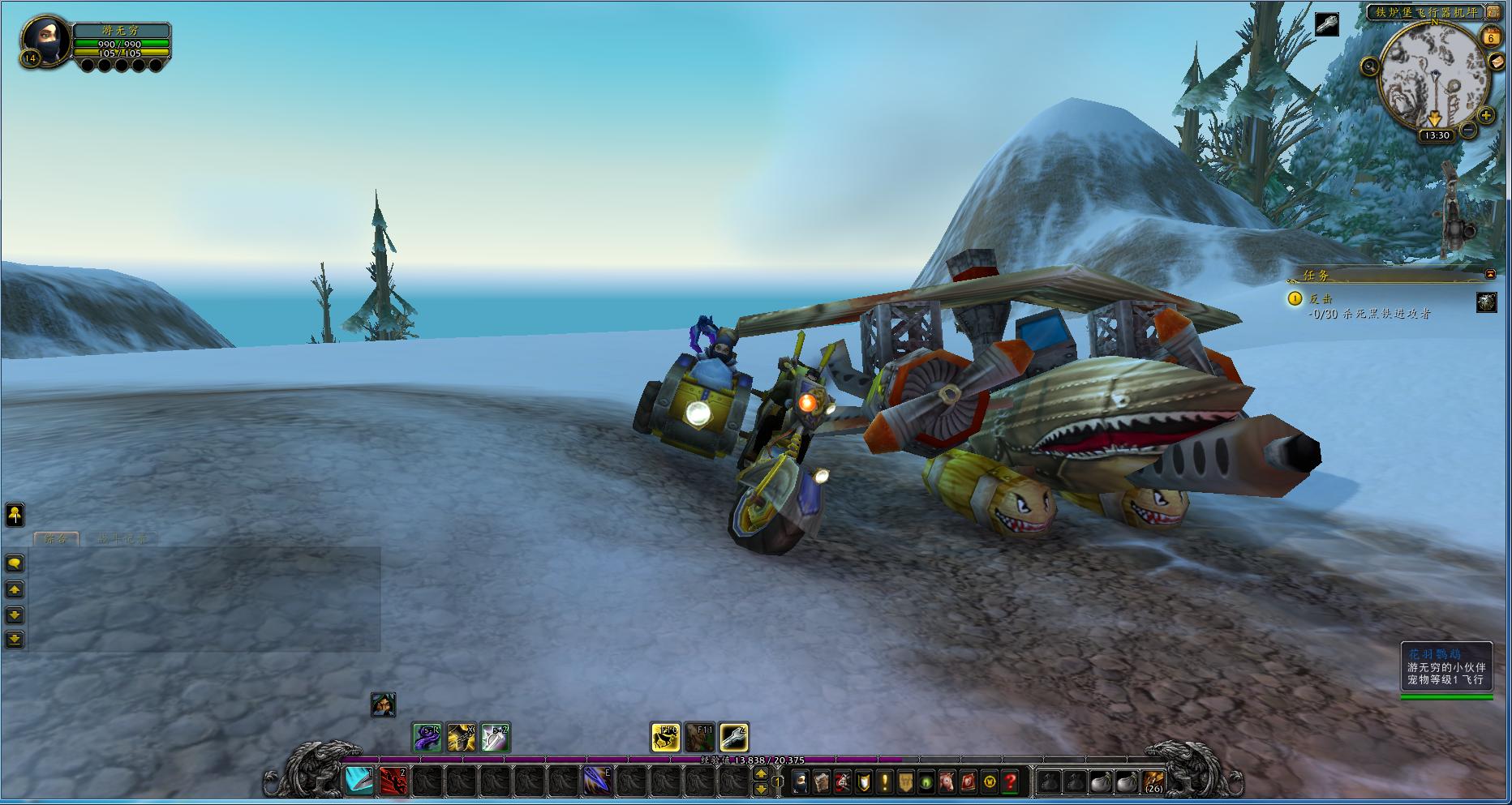Click the player portrait of 游无穷
Screen dimensions: 1512x805
[x=45, y=40]
